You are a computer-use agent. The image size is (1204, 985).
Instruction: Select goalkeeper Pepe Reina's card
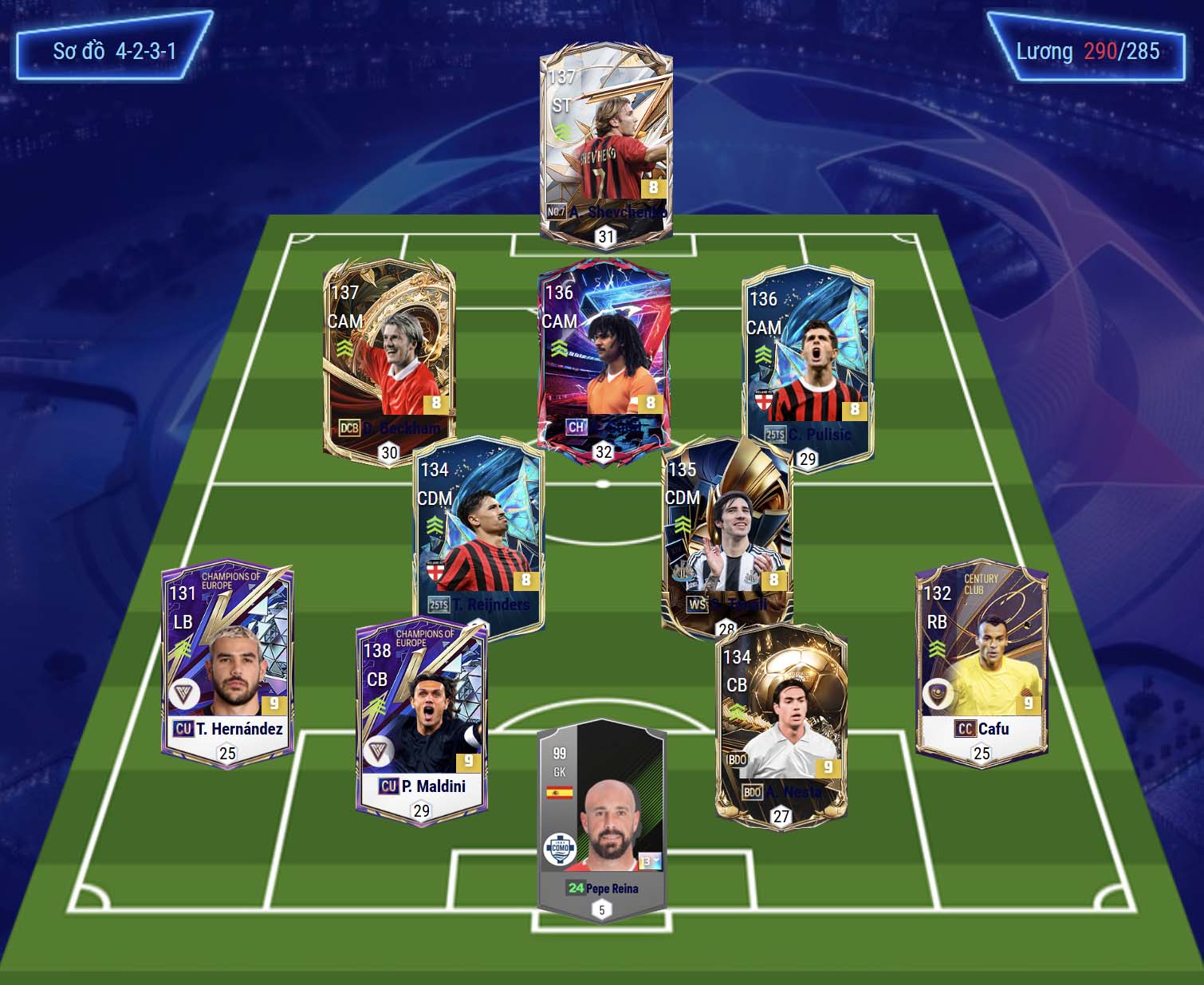[x=601, y=821]
